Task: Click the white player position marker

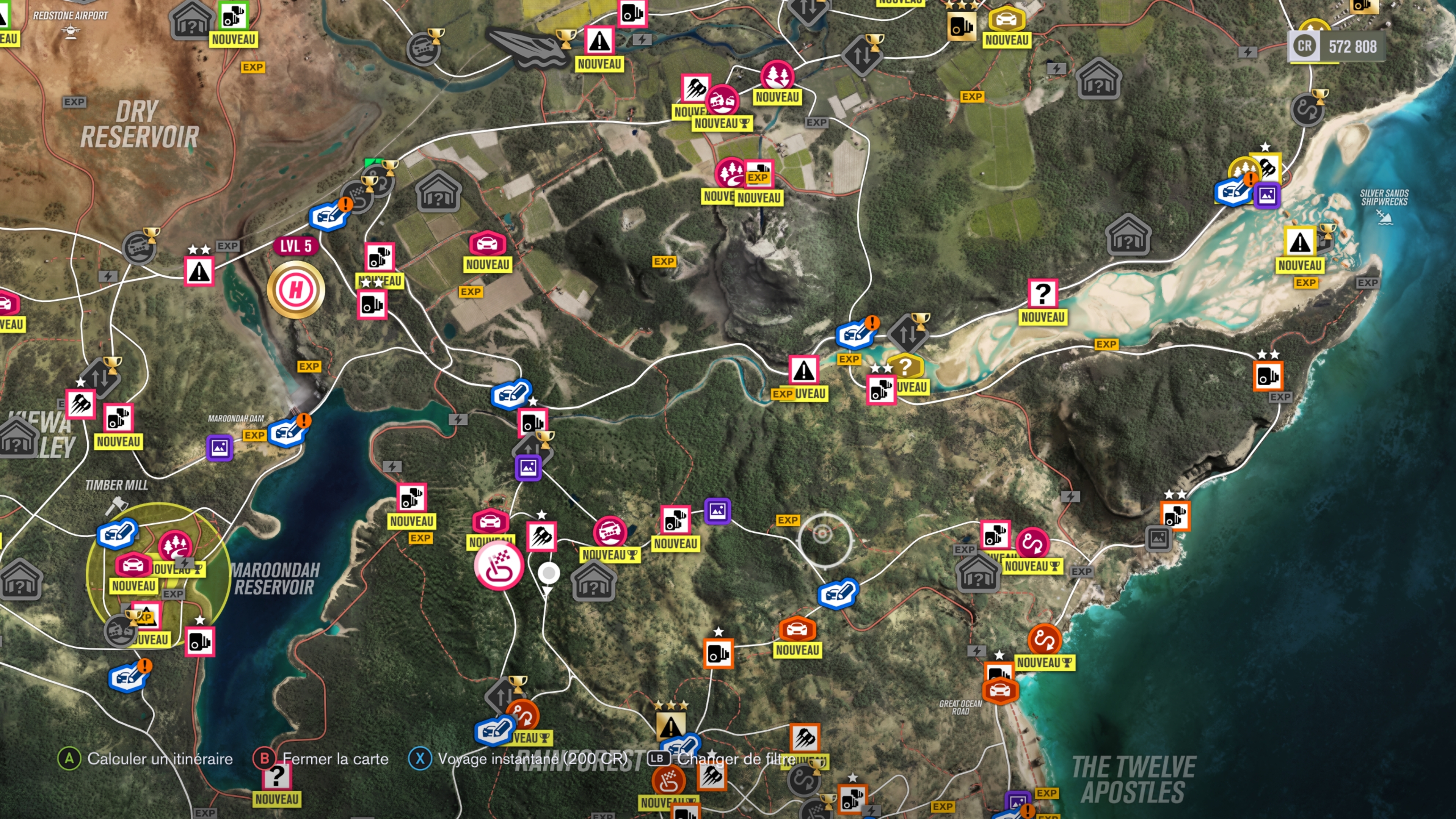Action: [548, 573]
